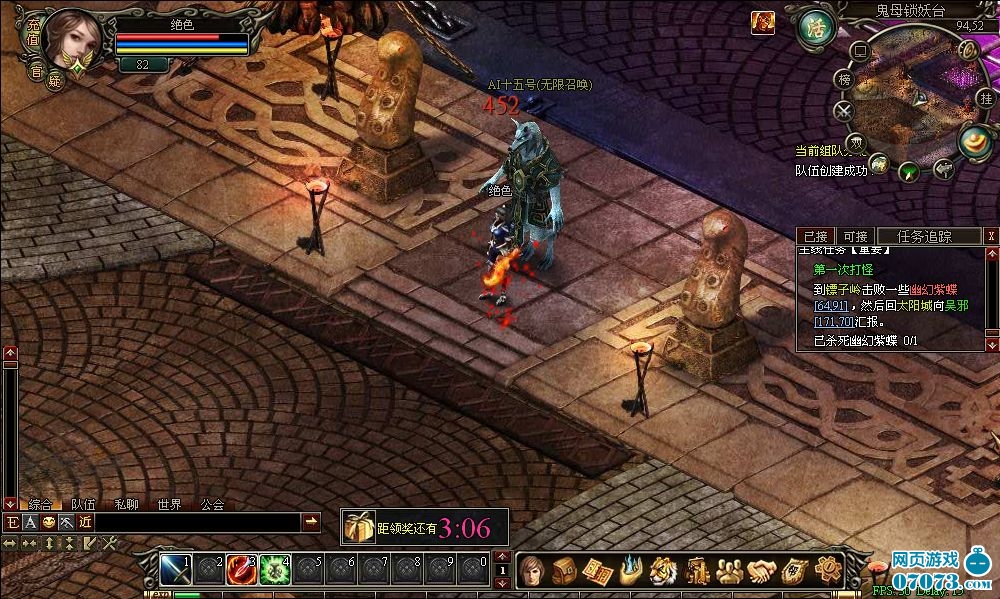Select the 公会 guild chat tab

pyautogui.click(x=212, y=505)
